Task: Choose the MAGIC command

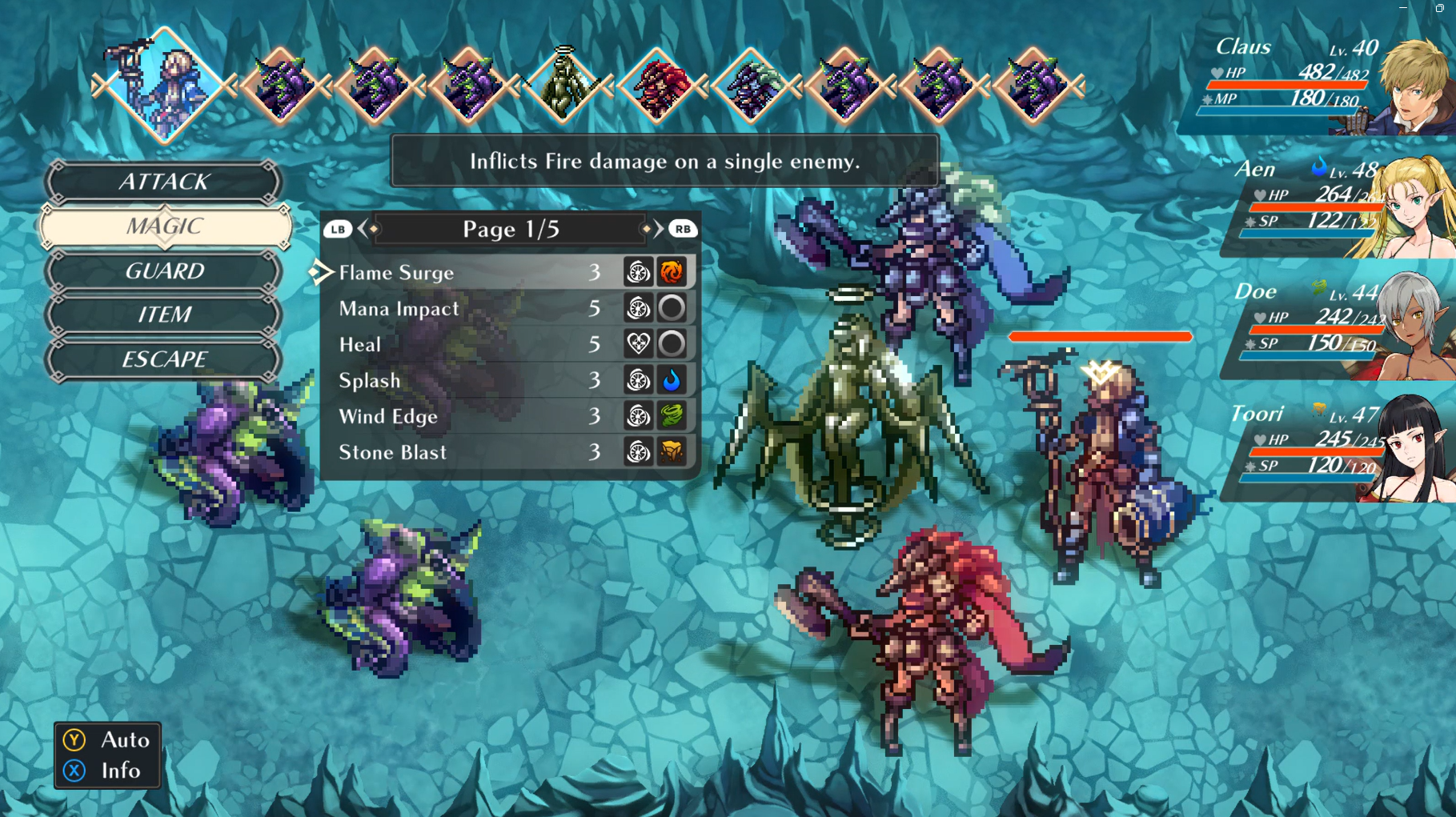Action: pyautogui.click(x=164, y=226)
